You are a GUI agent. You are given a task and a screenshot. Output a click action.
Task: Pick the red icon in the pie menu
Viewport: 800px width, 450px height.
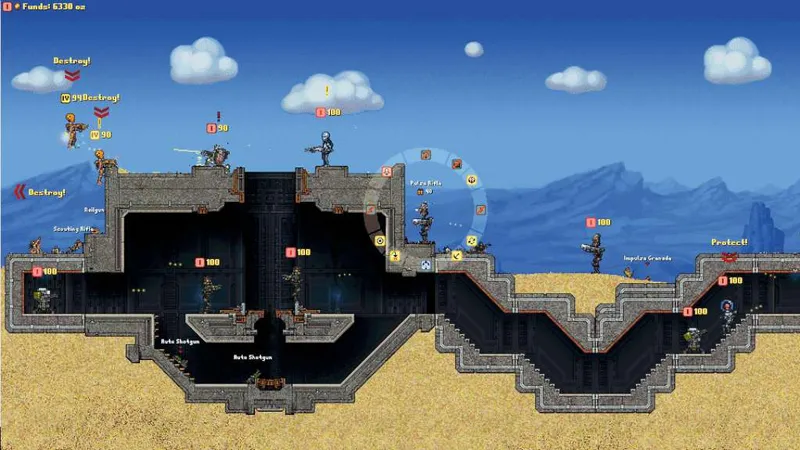pos(456,164)
